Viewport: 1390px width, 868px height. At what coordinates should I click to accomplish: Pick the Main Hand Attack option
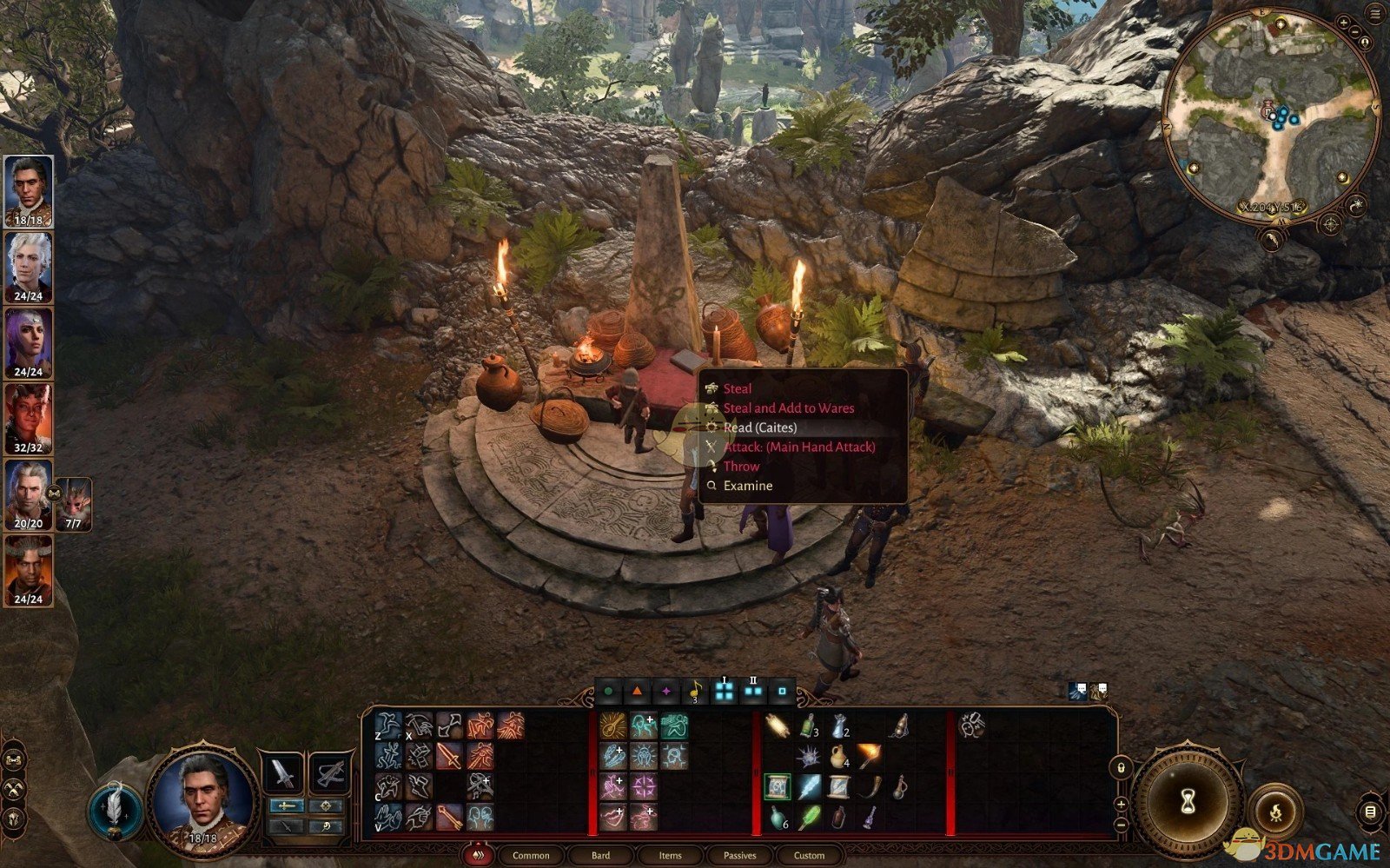tap(798, 447)
